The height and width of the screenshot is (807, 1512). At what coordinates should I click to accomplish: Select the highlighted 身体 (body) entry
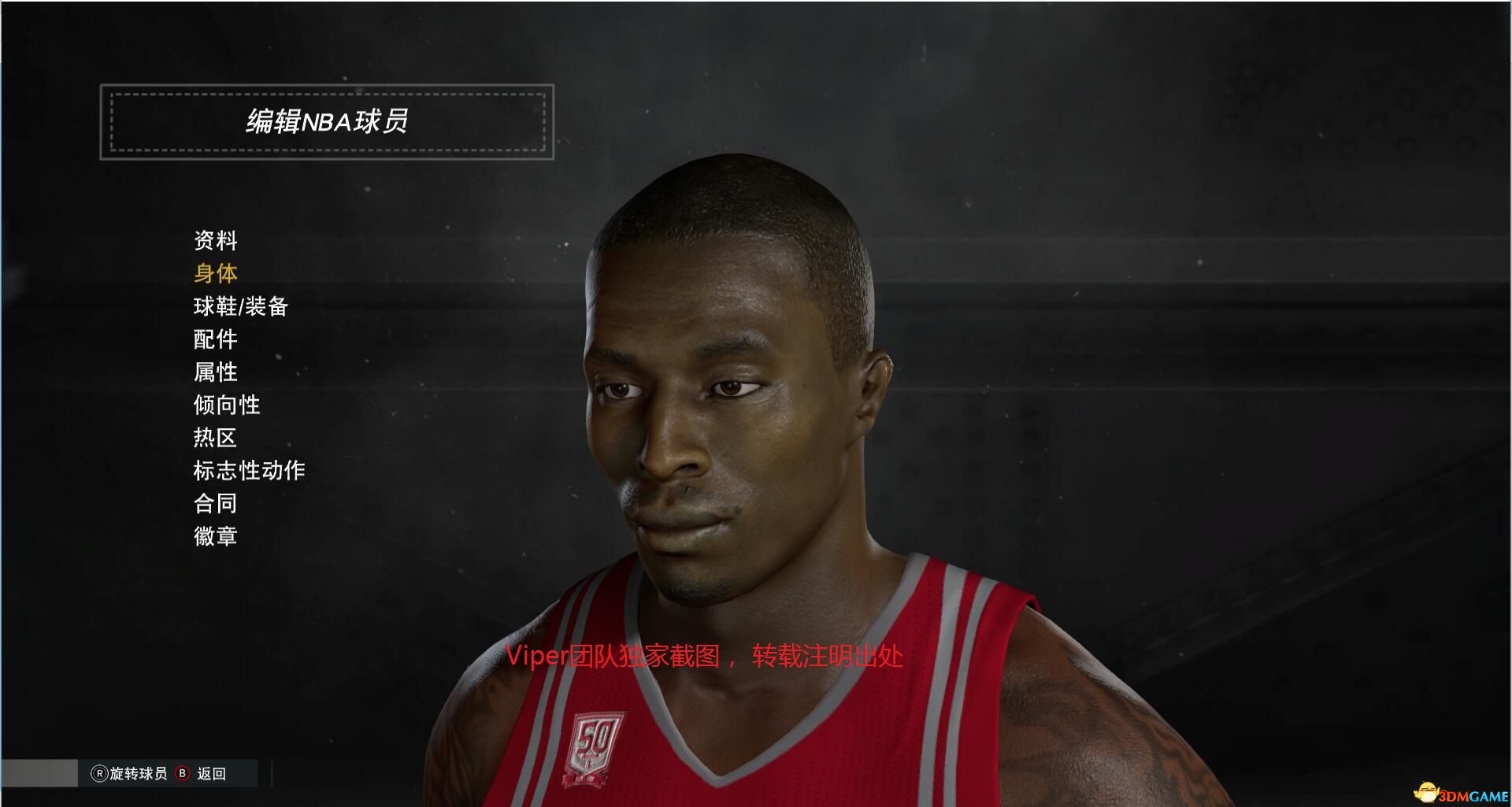215,273
